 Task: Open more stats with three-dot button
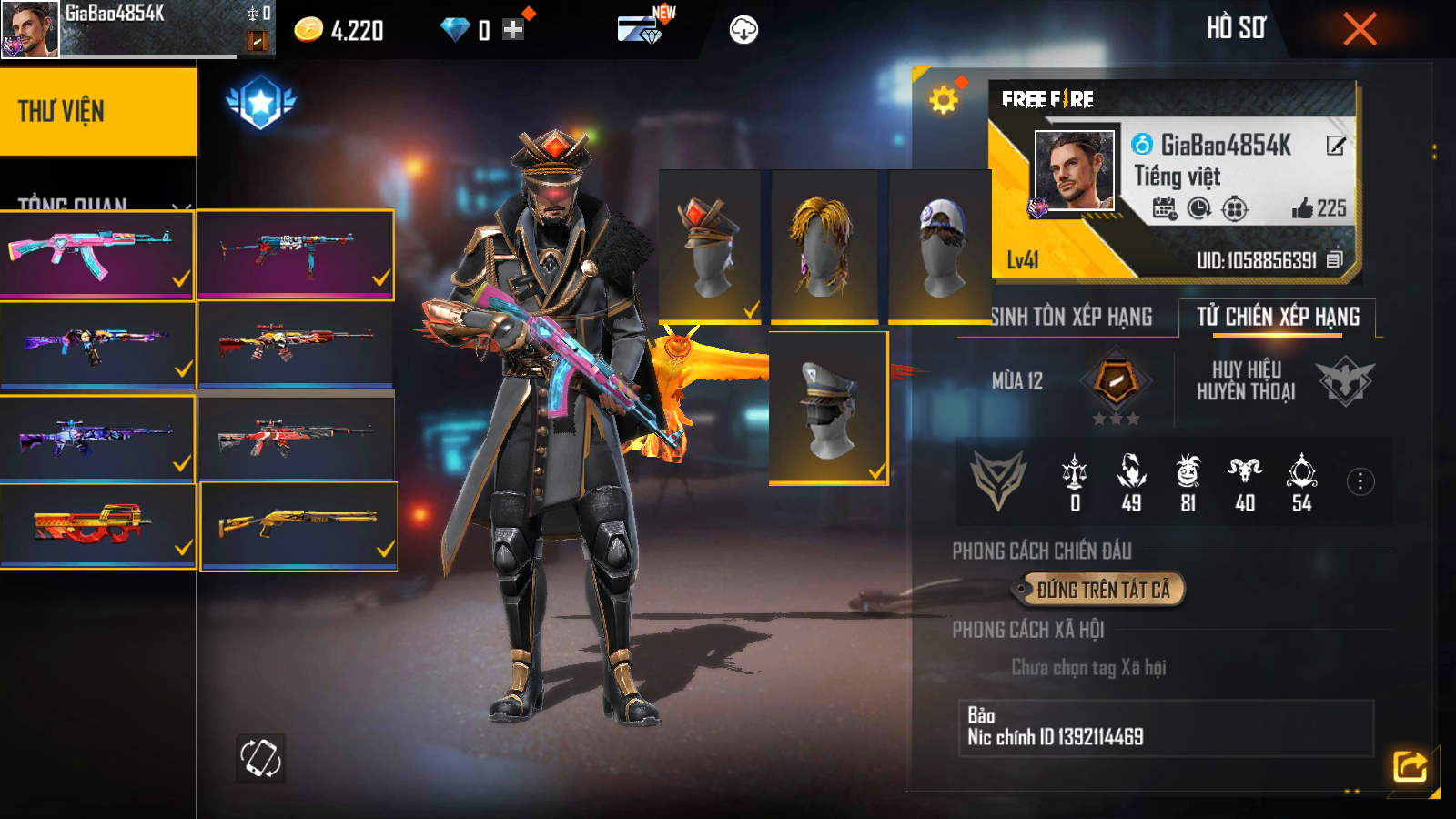coord(1360,481)
